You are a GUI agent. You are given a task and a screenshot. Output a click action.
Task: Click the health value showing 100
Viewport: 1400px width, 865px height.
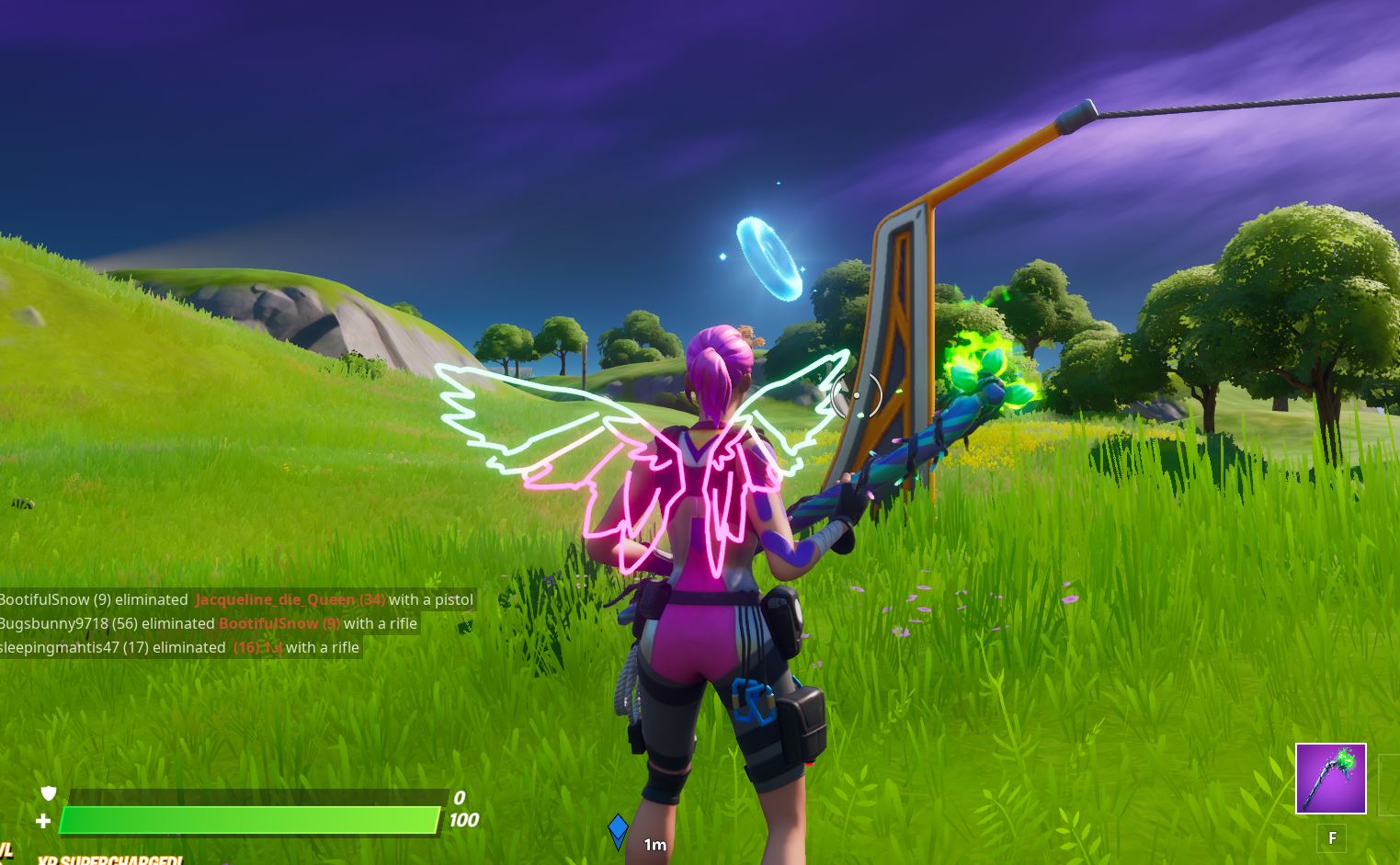pyautogui.click(x=463, y=820)
